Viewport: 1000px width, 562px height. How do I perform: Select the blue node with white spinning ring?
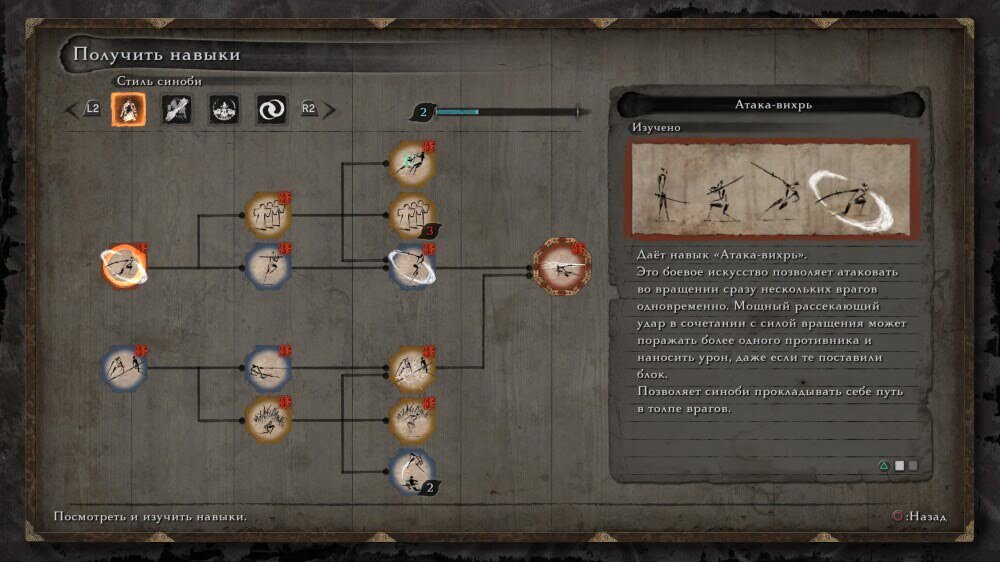pos(411,267)
